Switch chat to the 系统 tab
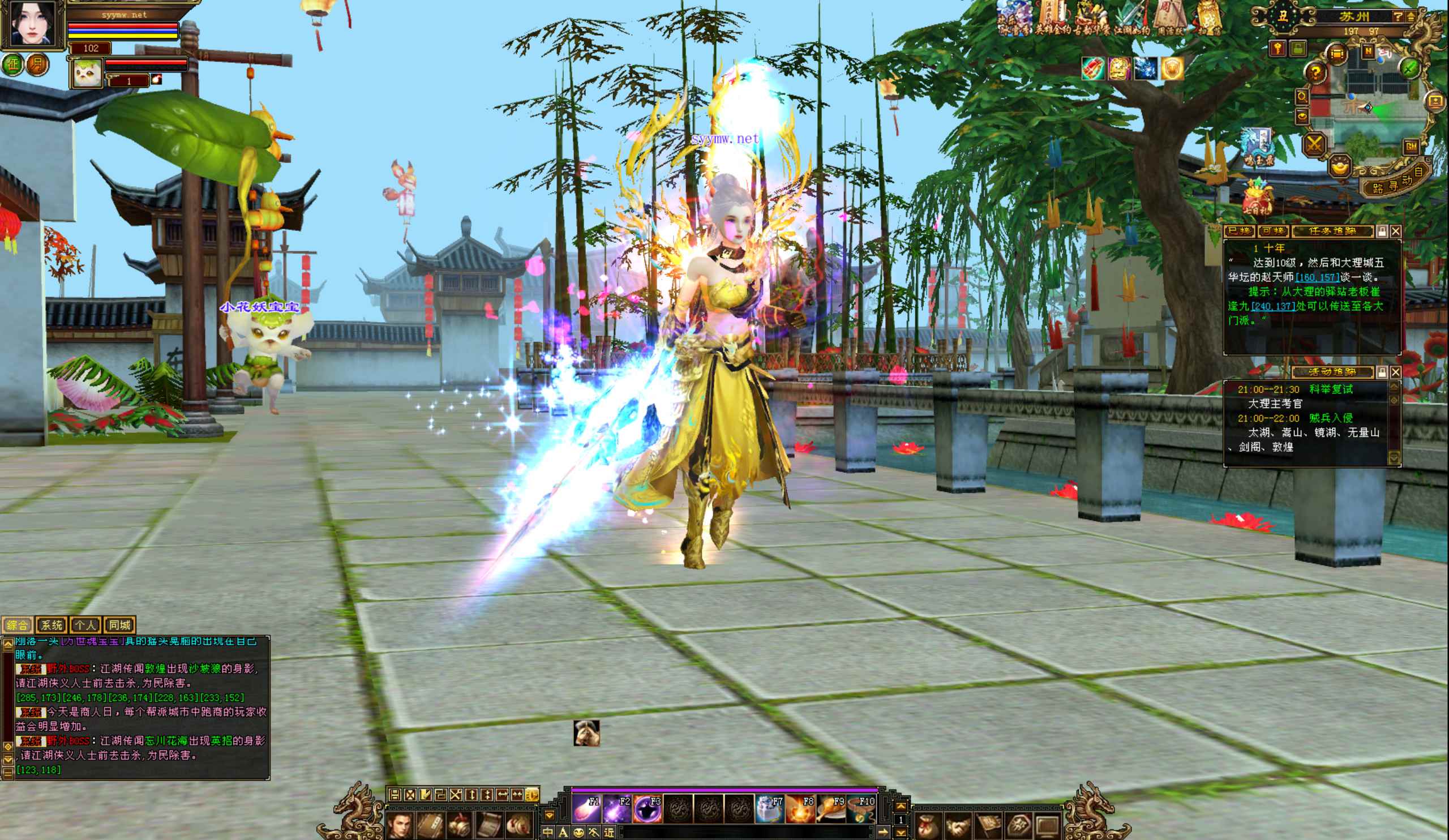 (x=51, y=625)
